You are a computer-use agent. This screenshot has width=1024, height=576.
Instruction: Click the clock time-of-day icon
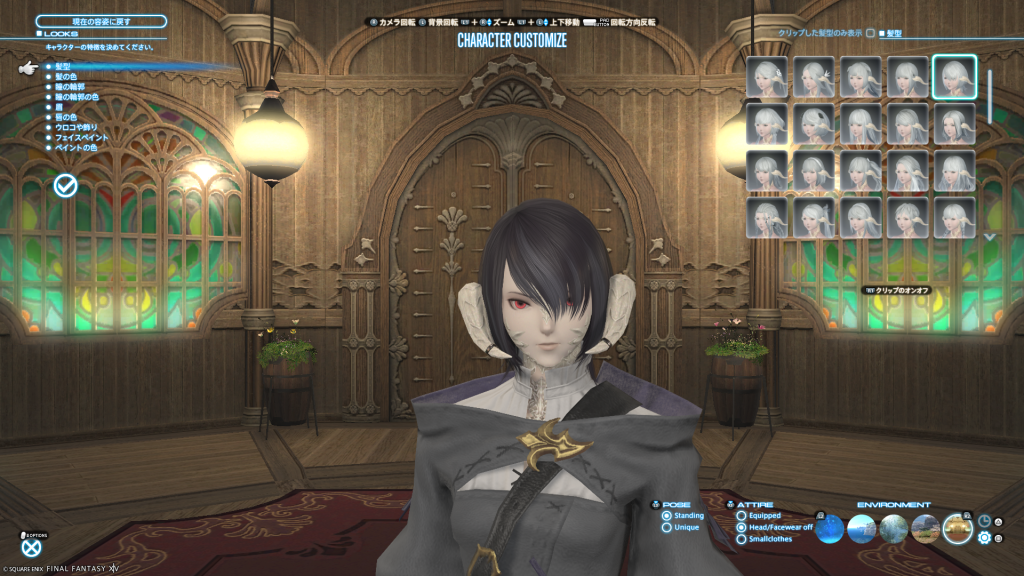tap(984, 521)
